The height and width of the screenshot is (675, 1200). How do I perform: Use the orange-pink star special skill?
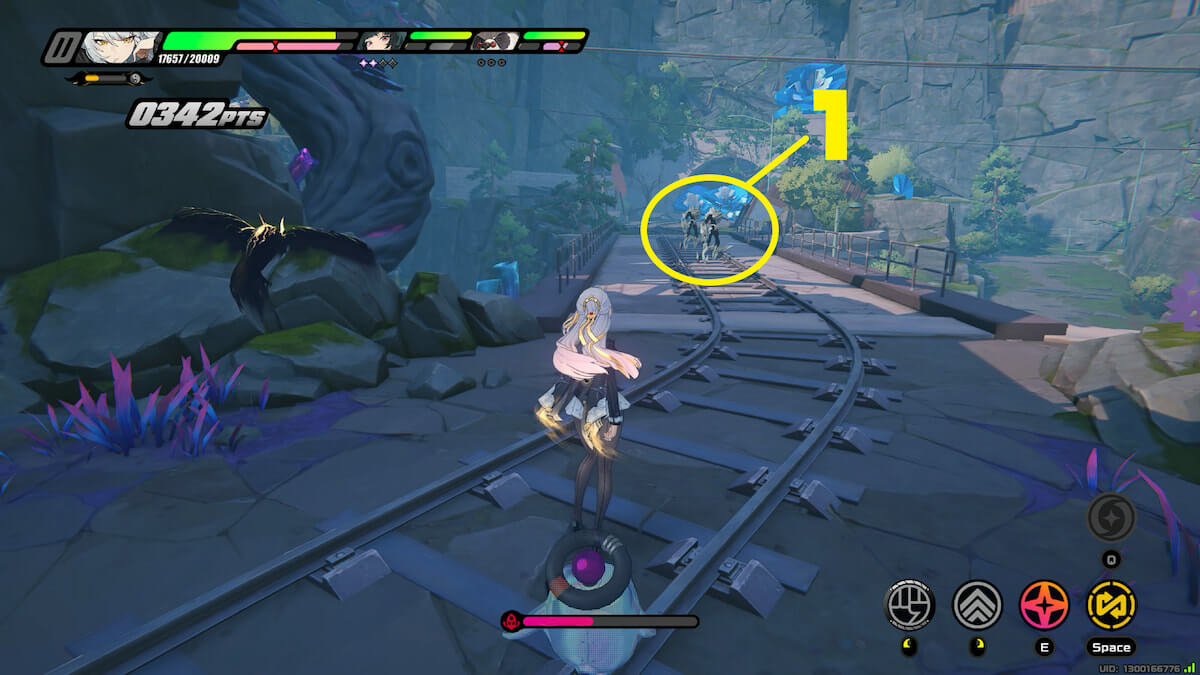[x=1044, y=605]
